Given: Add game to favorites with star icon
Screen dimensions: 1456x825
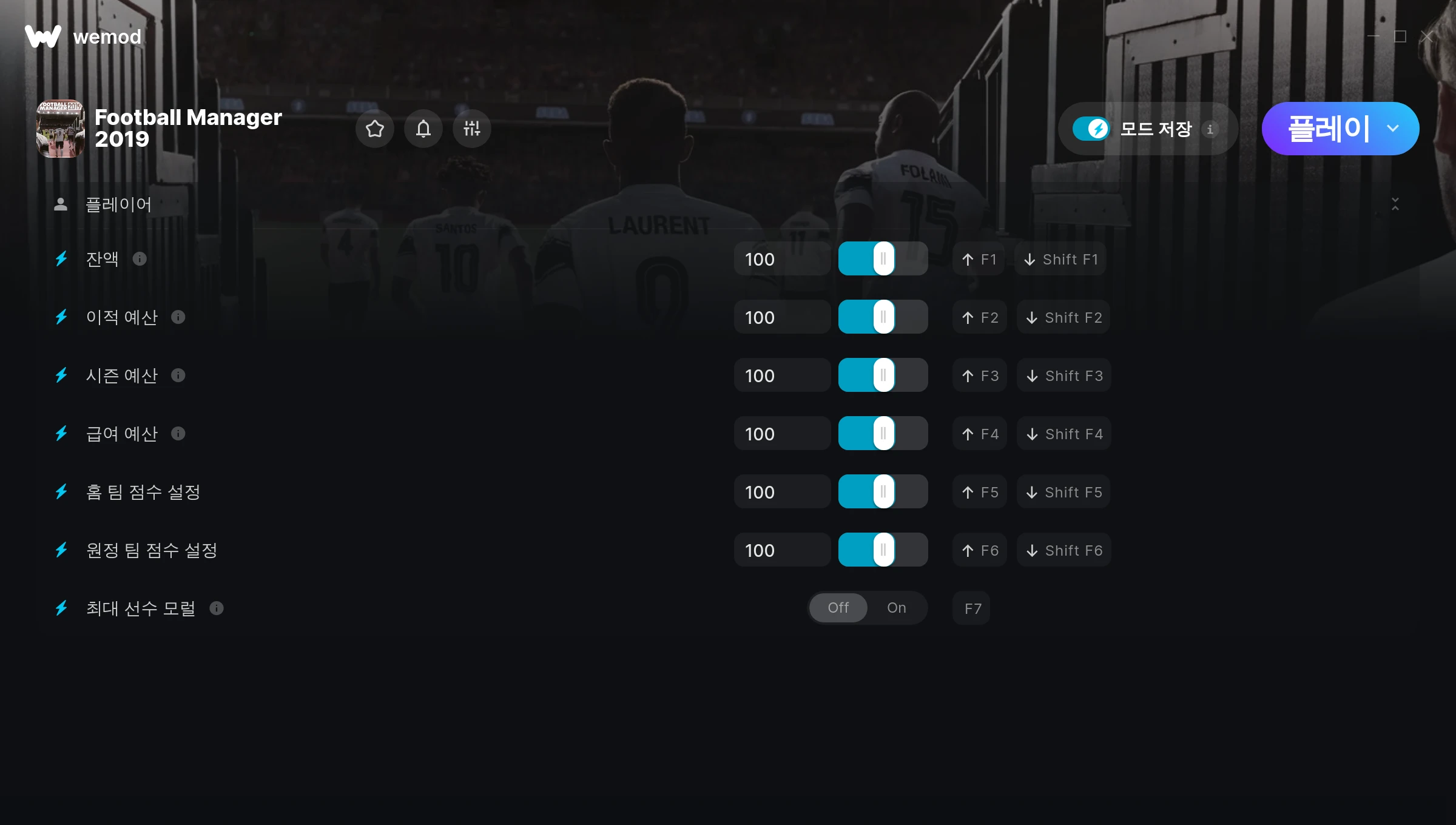Looking at the screenshot, I should [375, 129].
